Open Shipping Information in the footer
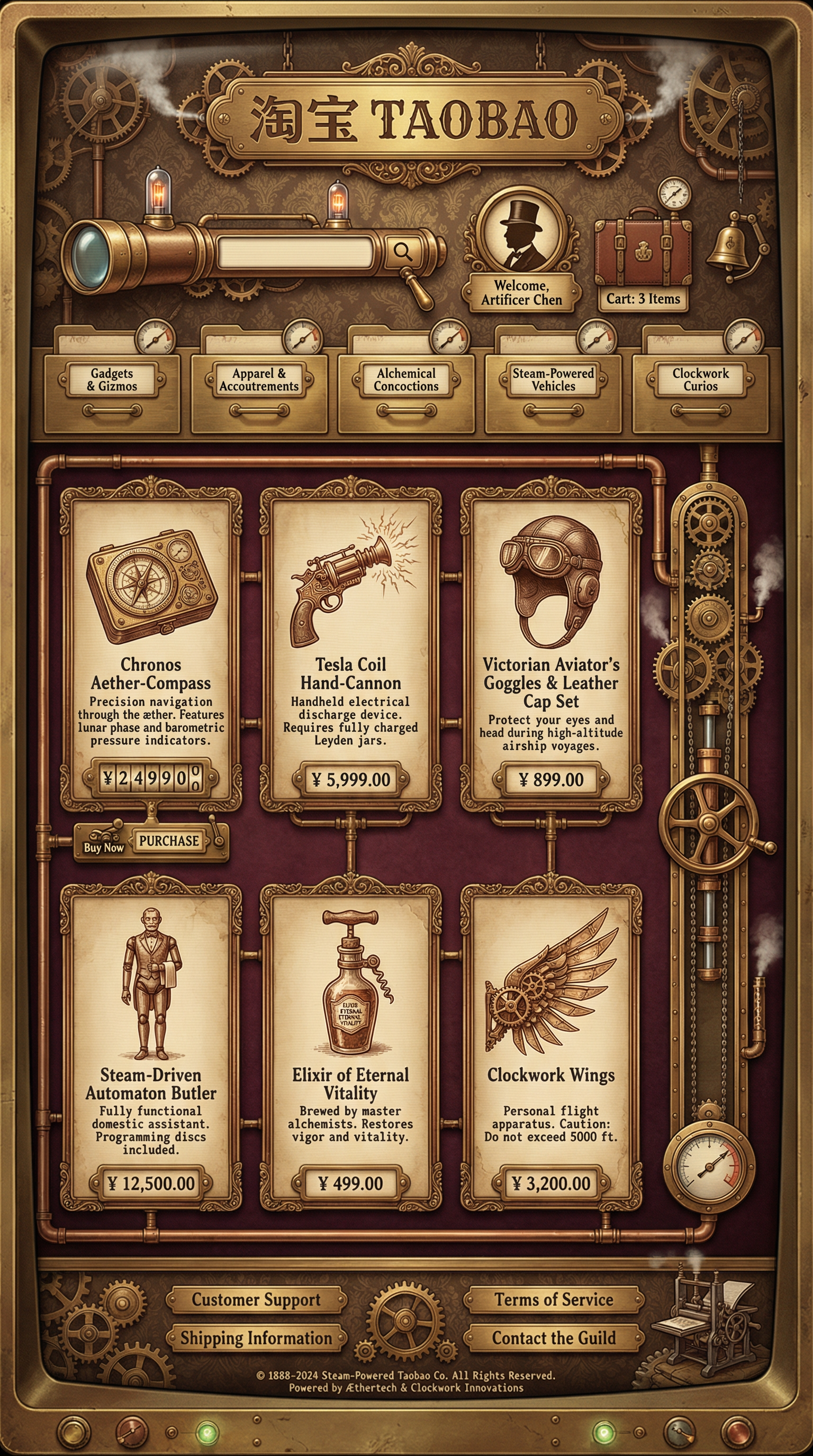 tap(256, 1339)
